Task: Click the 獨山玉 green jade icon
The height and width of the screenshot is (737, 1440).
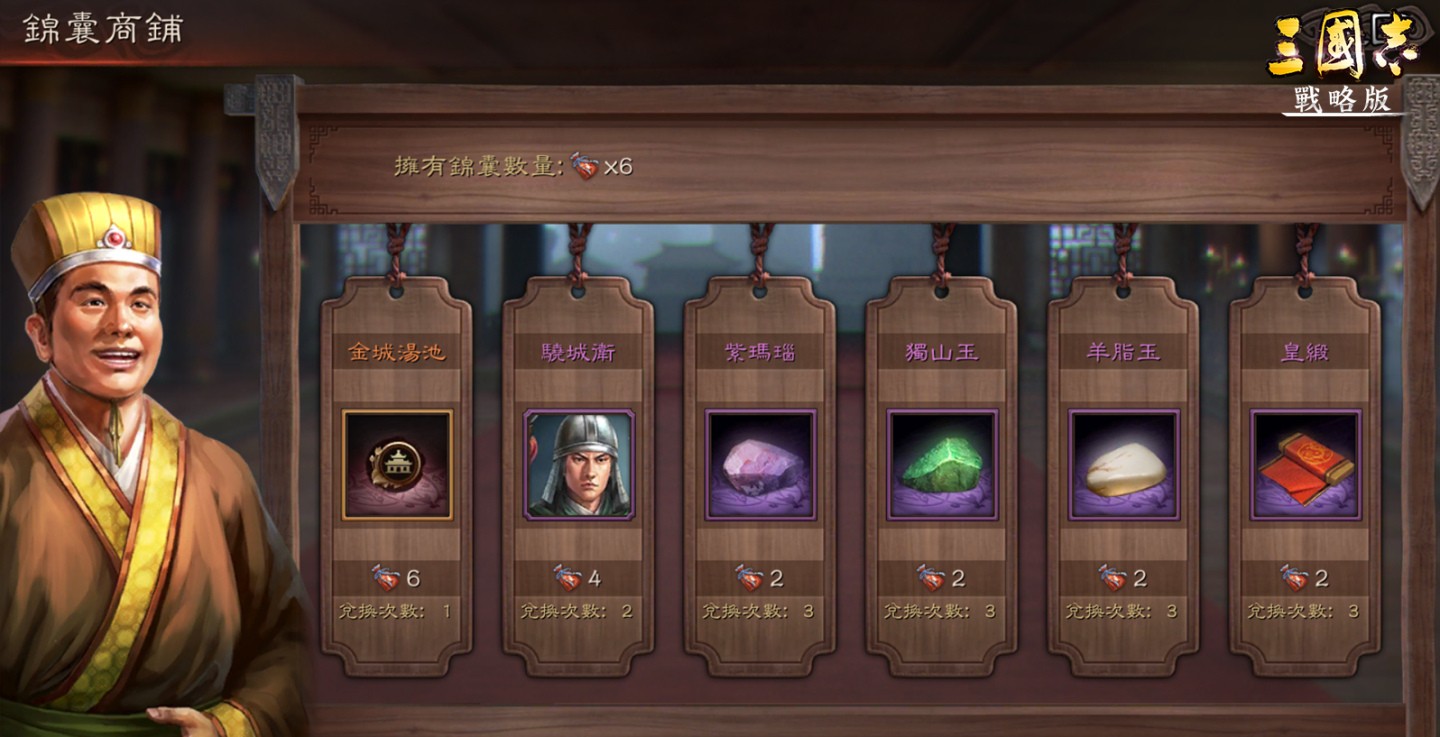Action: (x=940, y=461)
